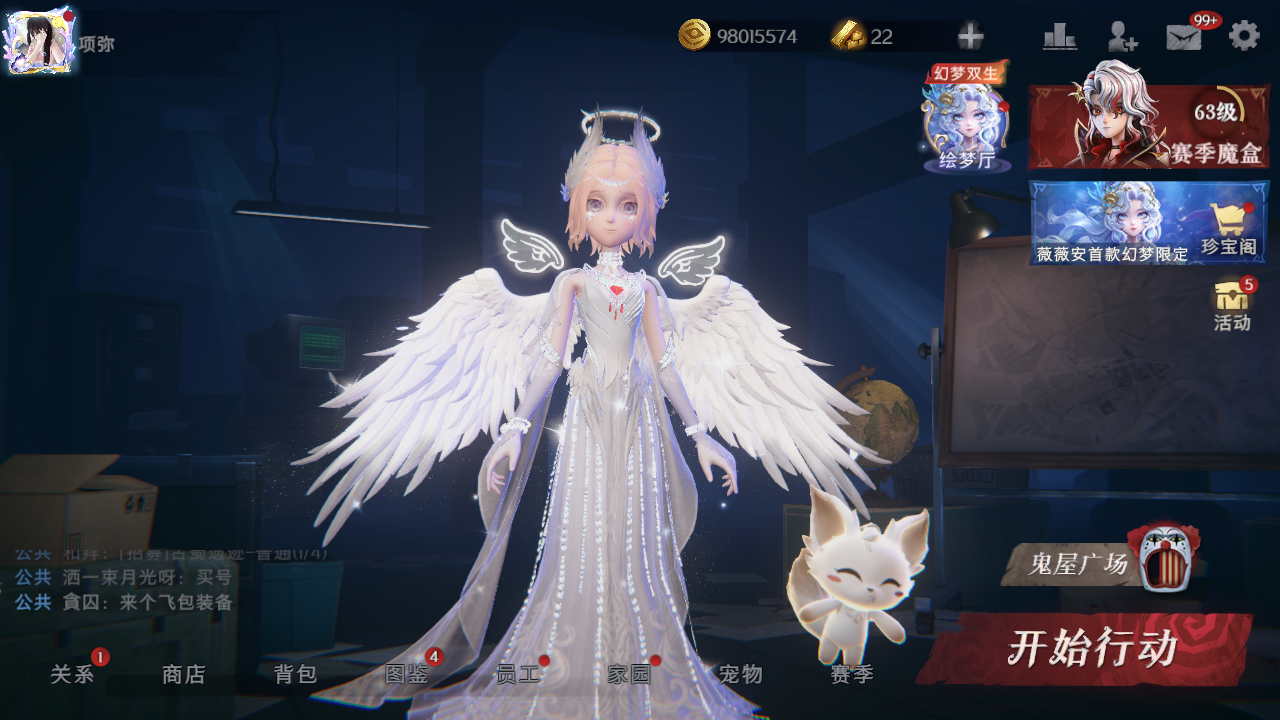The height and width of the screenshot is (720, 1280).
Task: Visit the 珍宝阁 shop banner
Action: coord(1148,224)
